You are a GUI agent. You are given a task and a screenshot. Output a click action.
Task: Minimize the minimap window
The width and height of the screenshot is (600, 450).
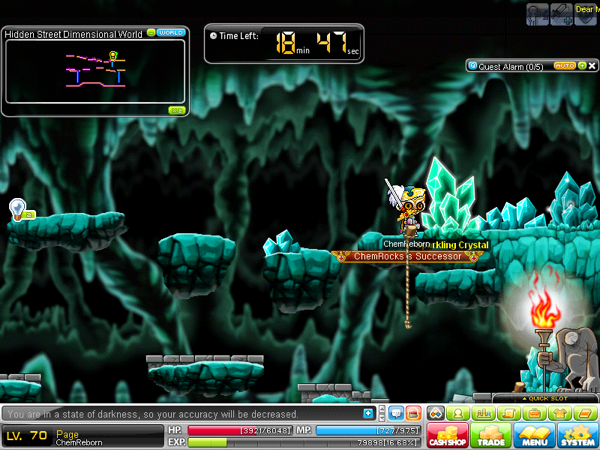[152, 32]
